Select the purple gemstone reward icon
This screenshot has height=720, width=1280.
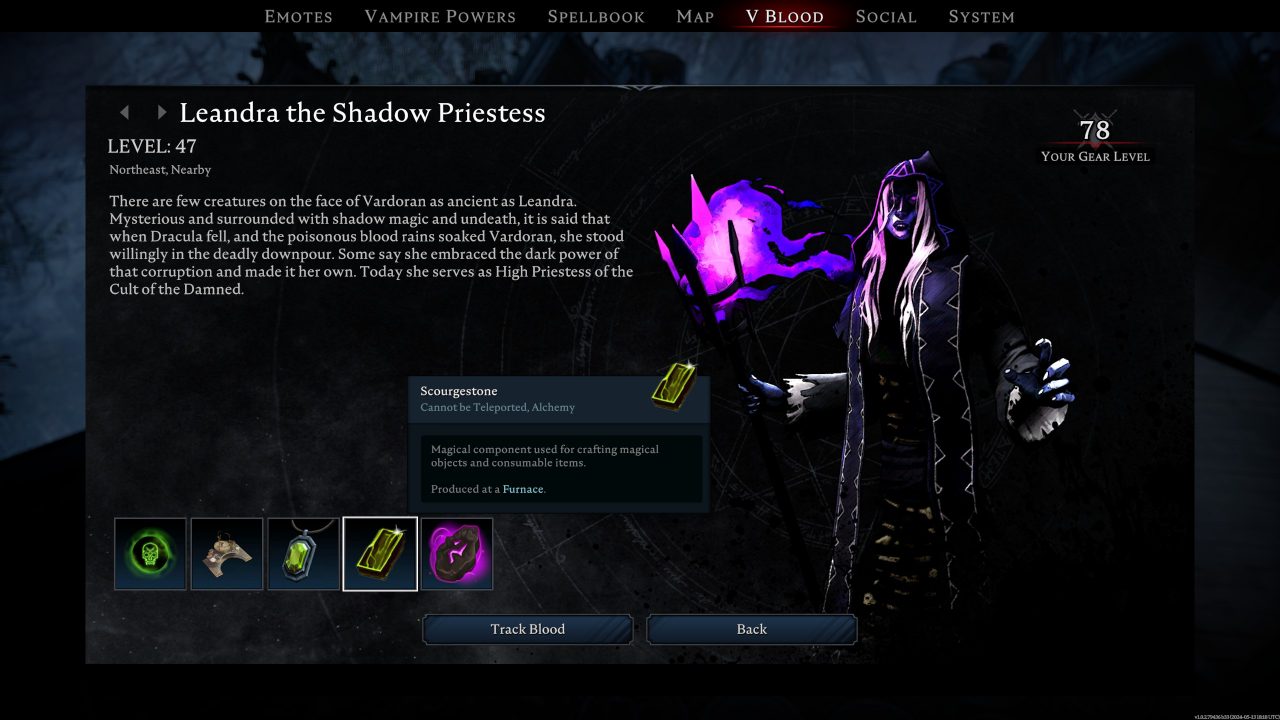456,554
